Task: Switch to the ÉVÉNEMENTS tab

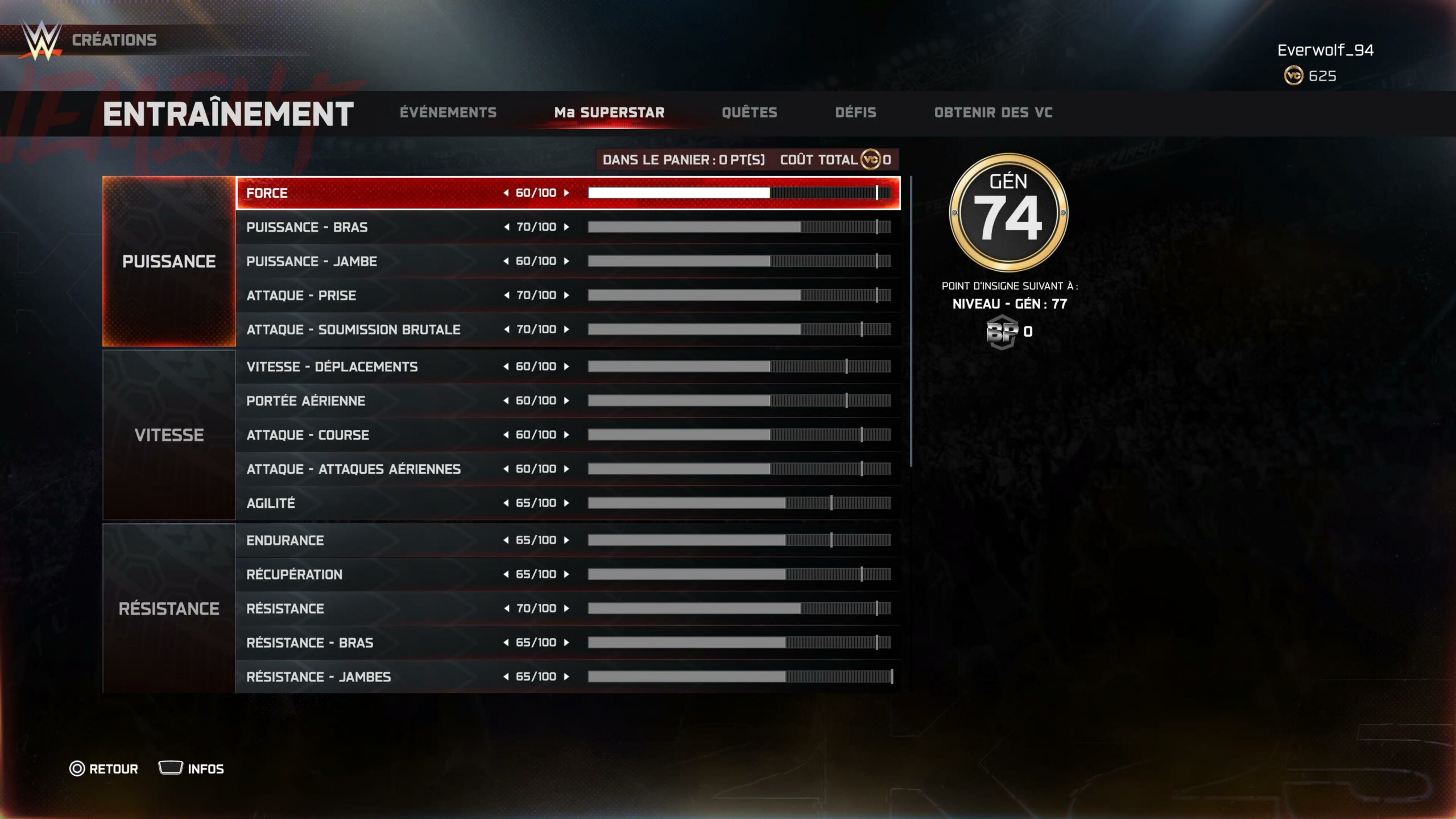Action: [448, 113]
